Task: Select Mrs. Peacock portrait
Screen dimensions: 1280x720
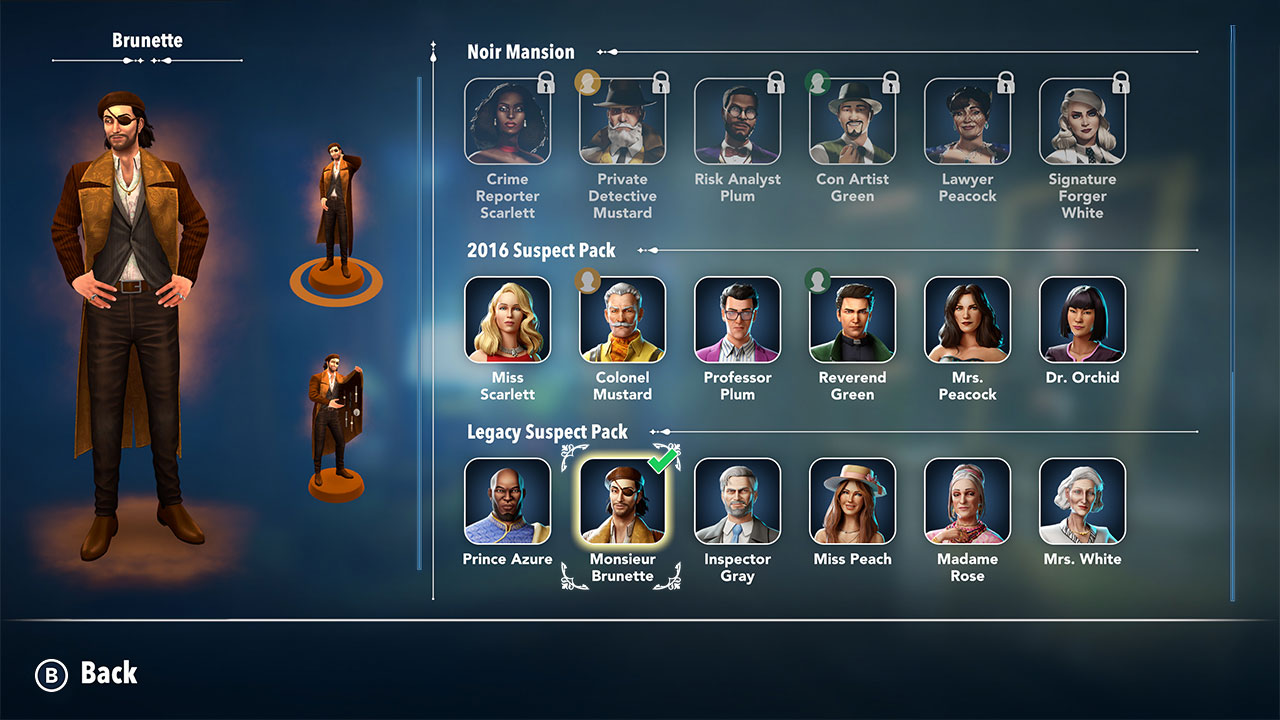Action: (x=967, y=320)
